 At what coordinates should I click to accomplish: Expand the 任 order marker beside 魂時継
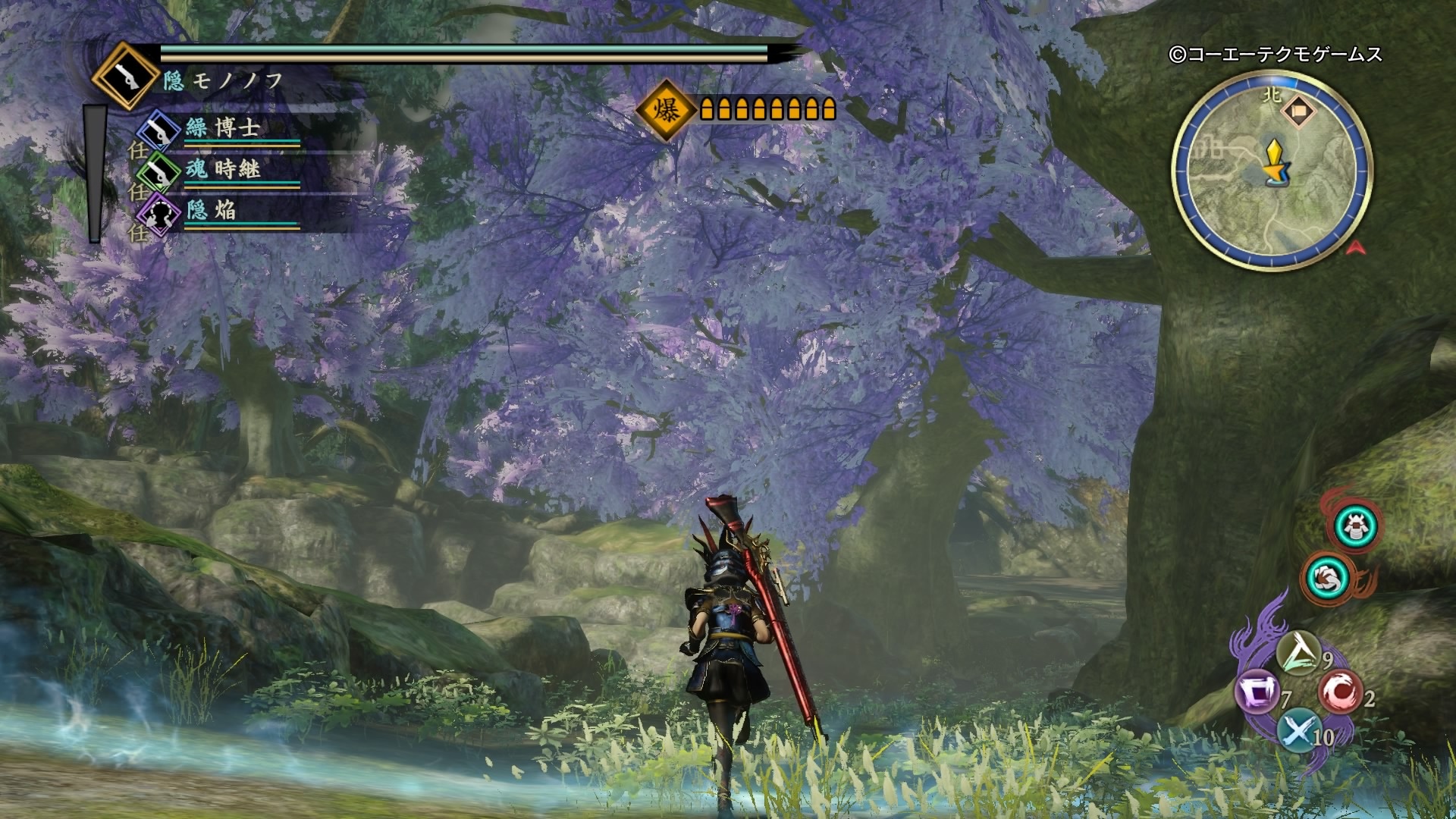(141, 192)
